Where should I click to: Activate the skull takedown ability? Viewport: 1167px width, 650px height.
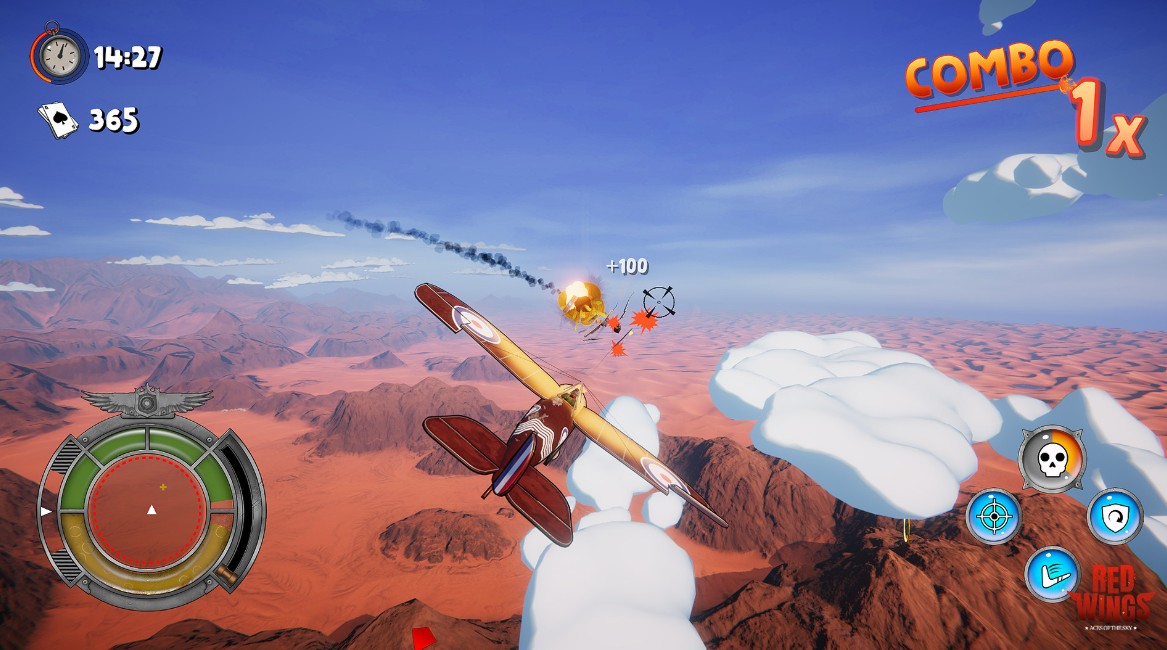pyautogui.click(x=1051, y=459)
